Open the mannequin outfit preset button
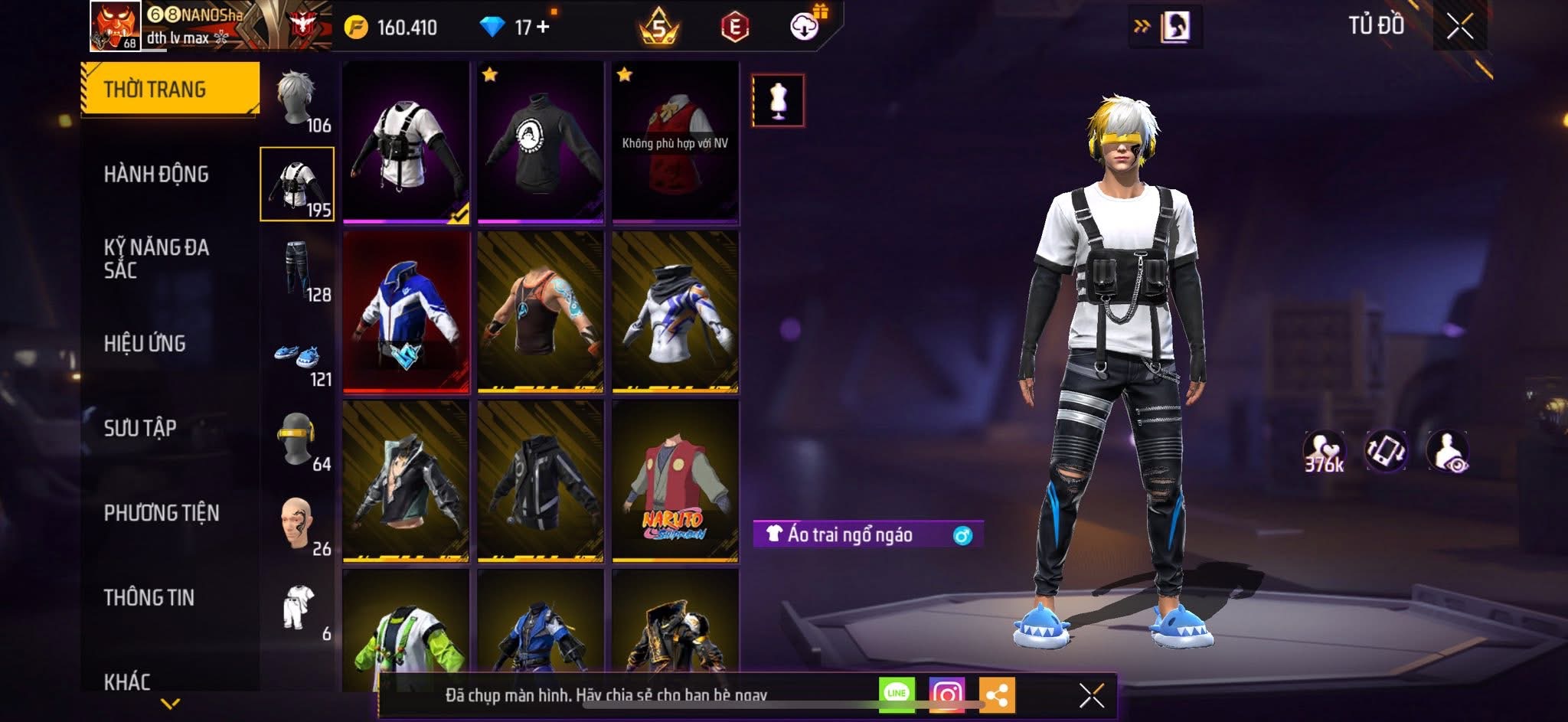 pos(778,100)
